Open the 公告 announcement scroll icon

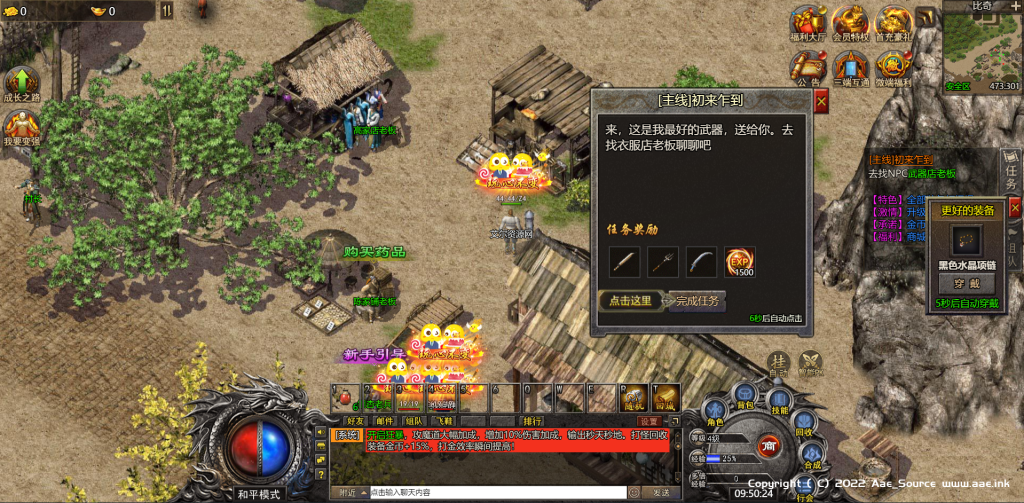pos(808,68)
